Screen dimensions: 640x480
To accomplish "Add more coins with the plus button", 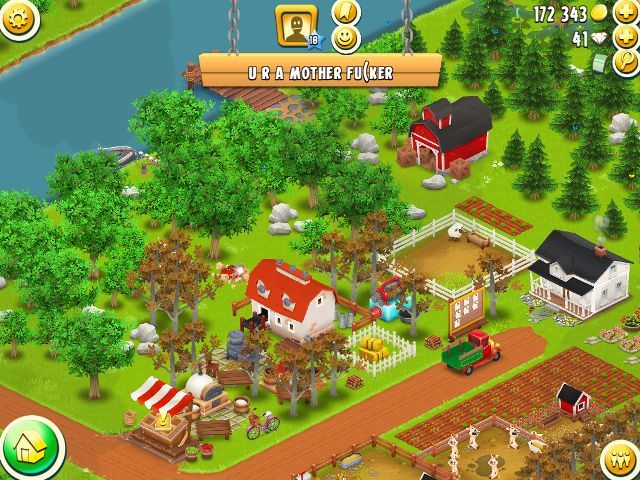I will (626, 13).
